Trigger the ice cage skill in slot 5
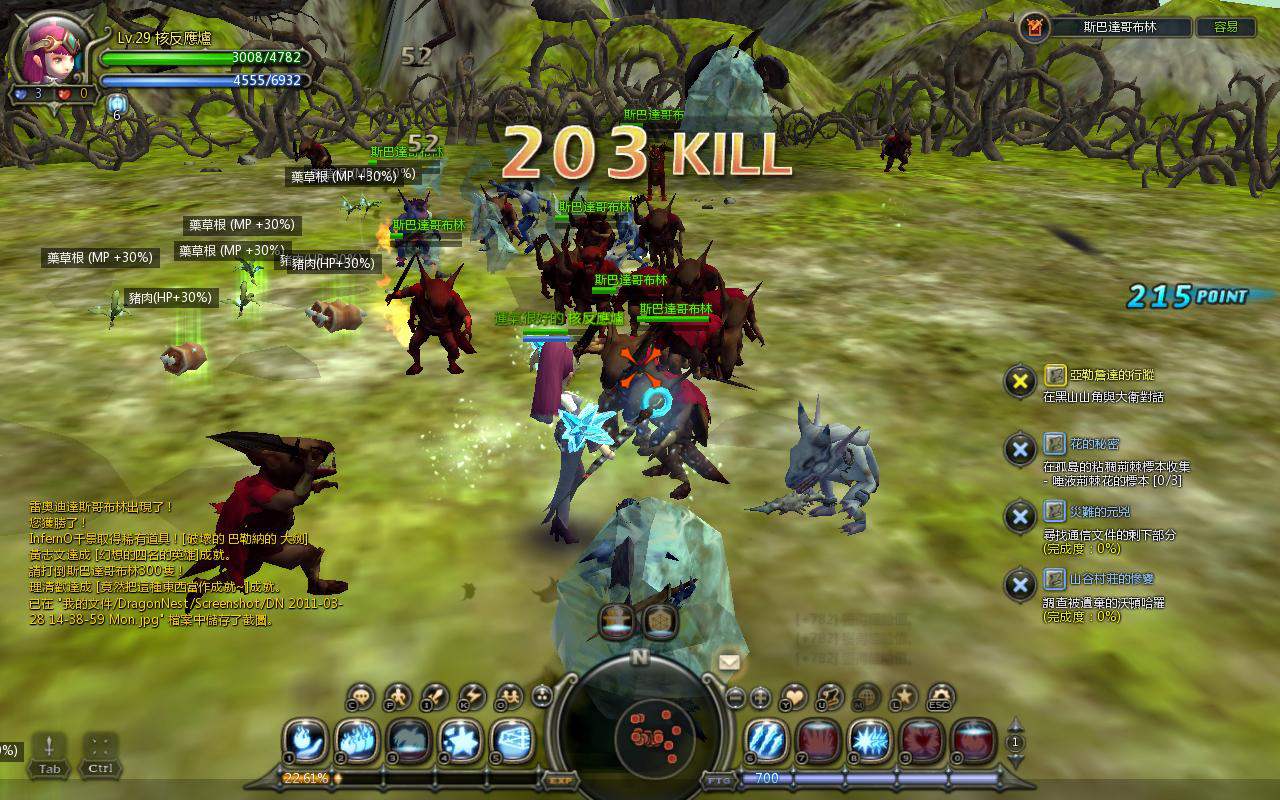1280x800 pixels. click(513, 741)
